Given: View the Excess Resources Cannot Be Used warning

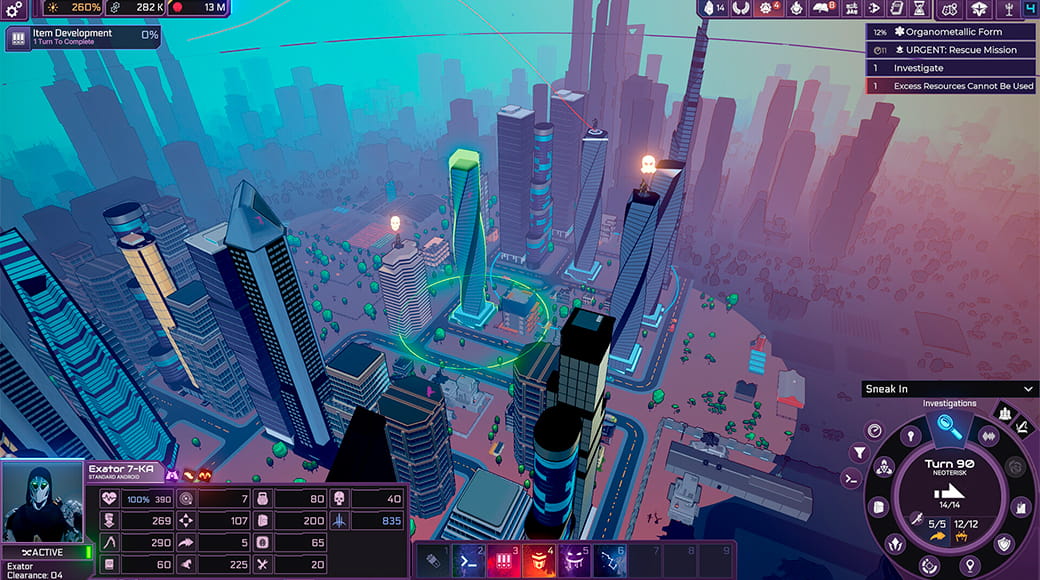Looking at the screenshot, I should 950,86.
